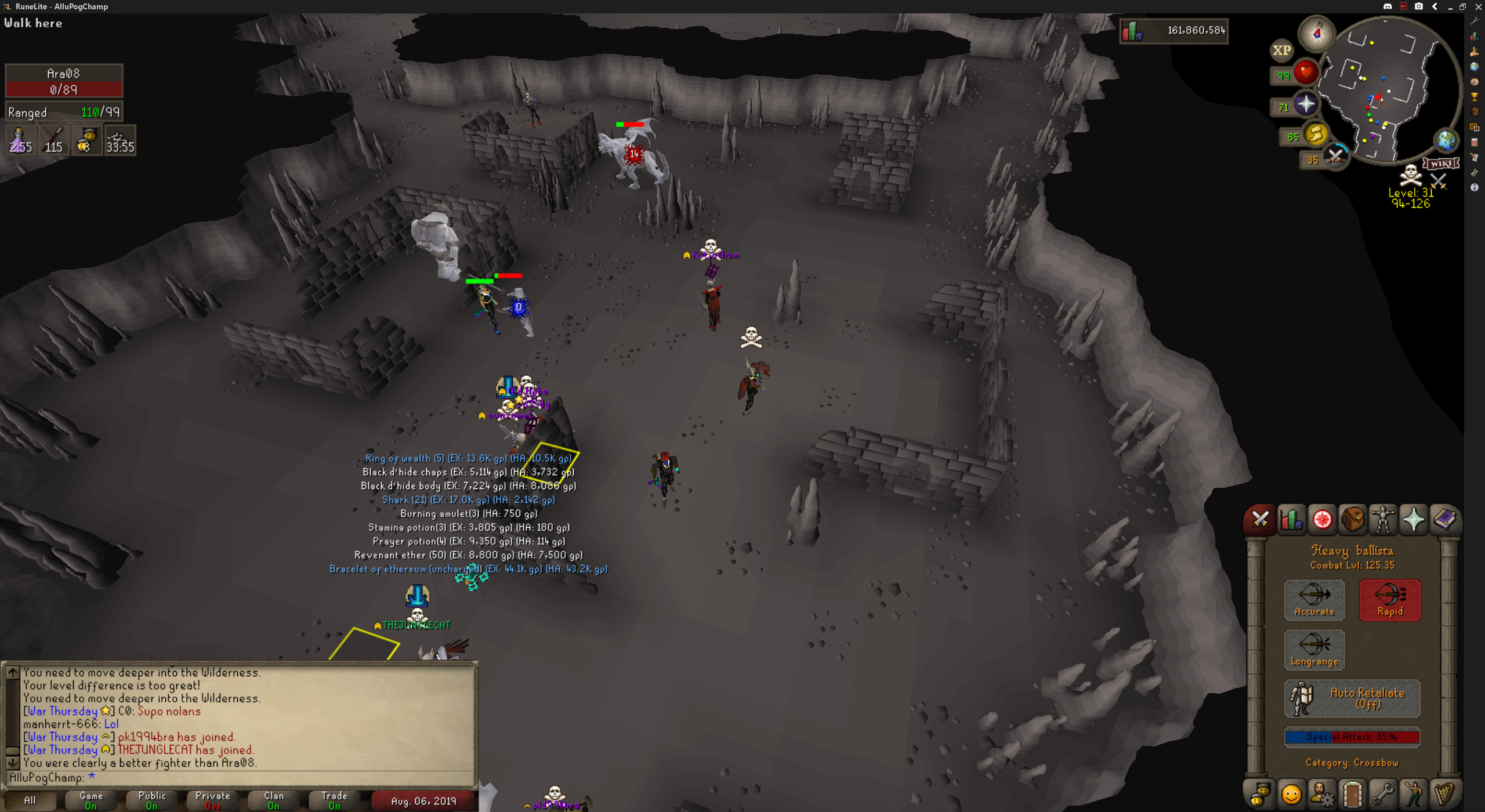
Task: Show the worn equipment tab
Action: tap(1383, 519)
